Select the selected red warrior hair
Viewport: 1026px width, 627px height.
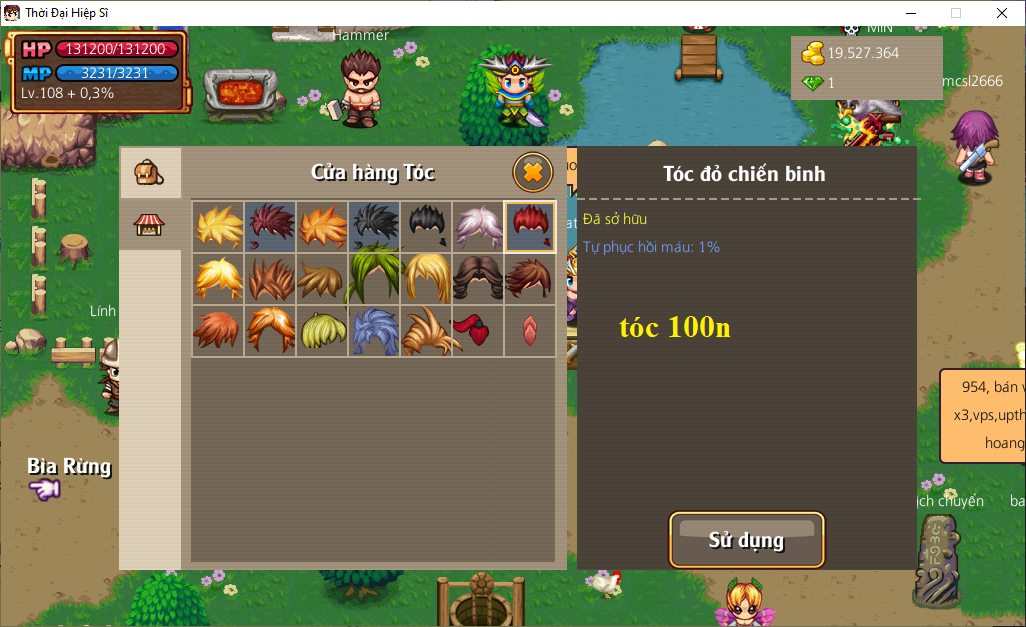(530, 226)
